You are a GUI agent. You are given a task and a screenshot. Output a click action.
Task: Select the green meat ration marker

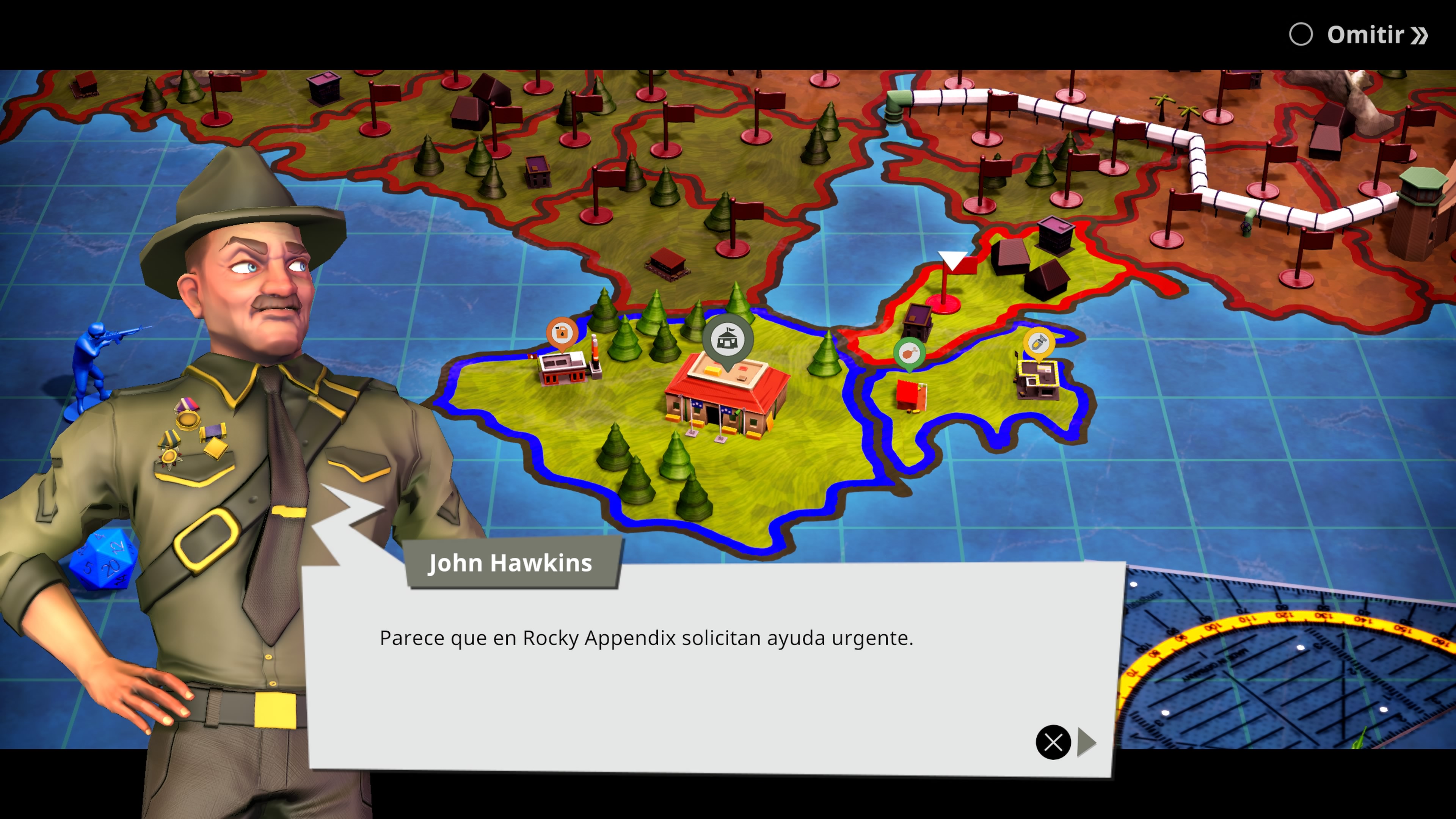pyautogui.click(x=909, y=354)
